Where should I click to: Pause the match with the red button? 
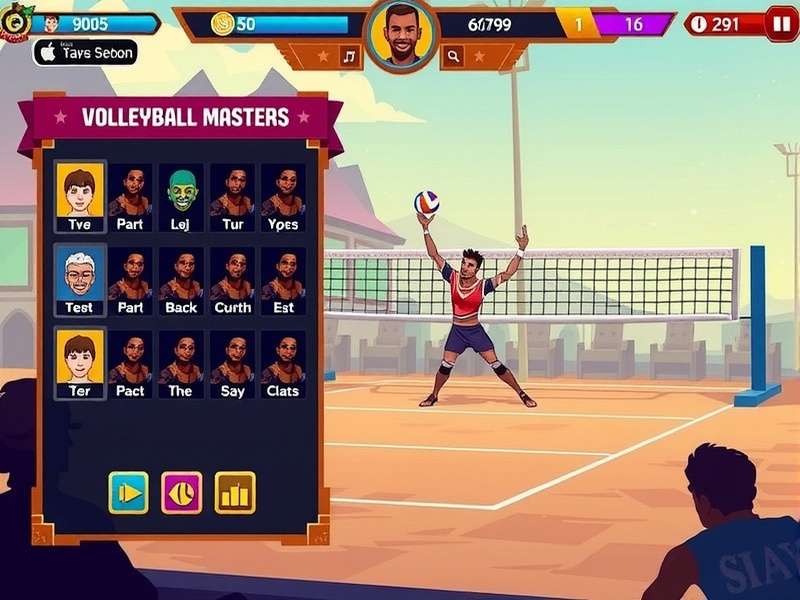pyautogui.click(x=781, y=24)
